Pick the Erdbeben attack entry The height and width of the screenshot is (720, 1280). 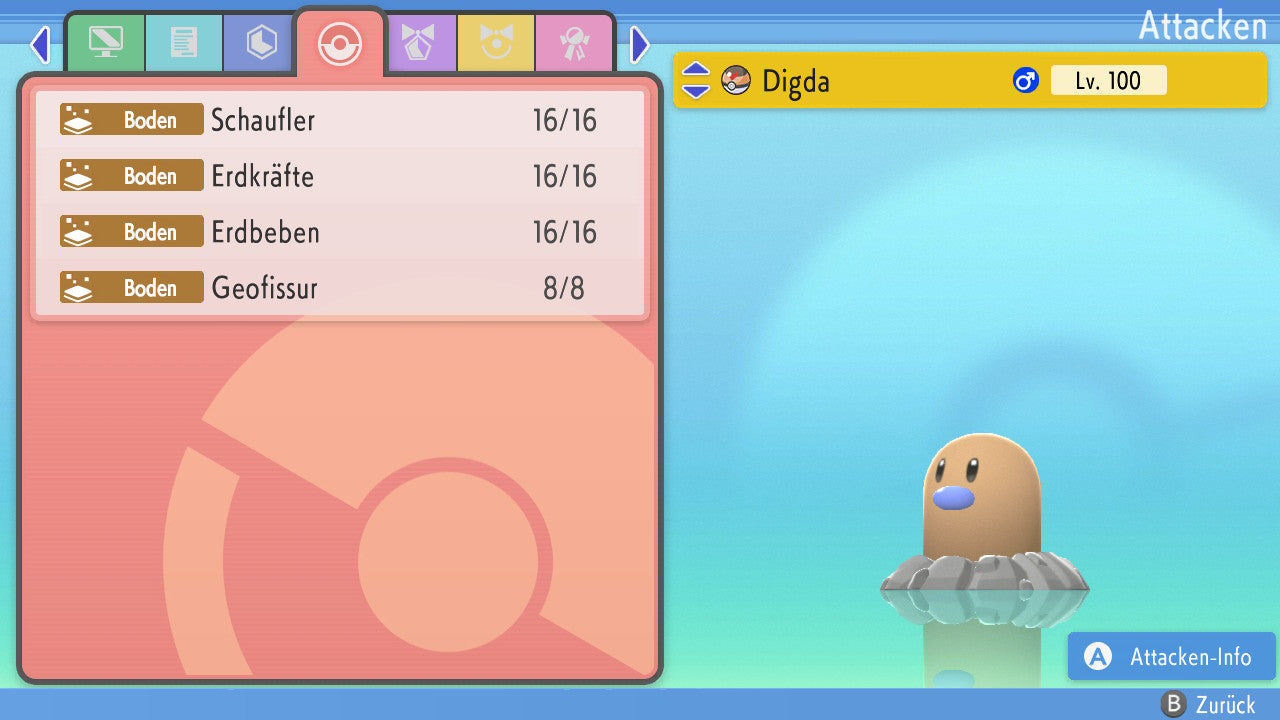(340, 232)
